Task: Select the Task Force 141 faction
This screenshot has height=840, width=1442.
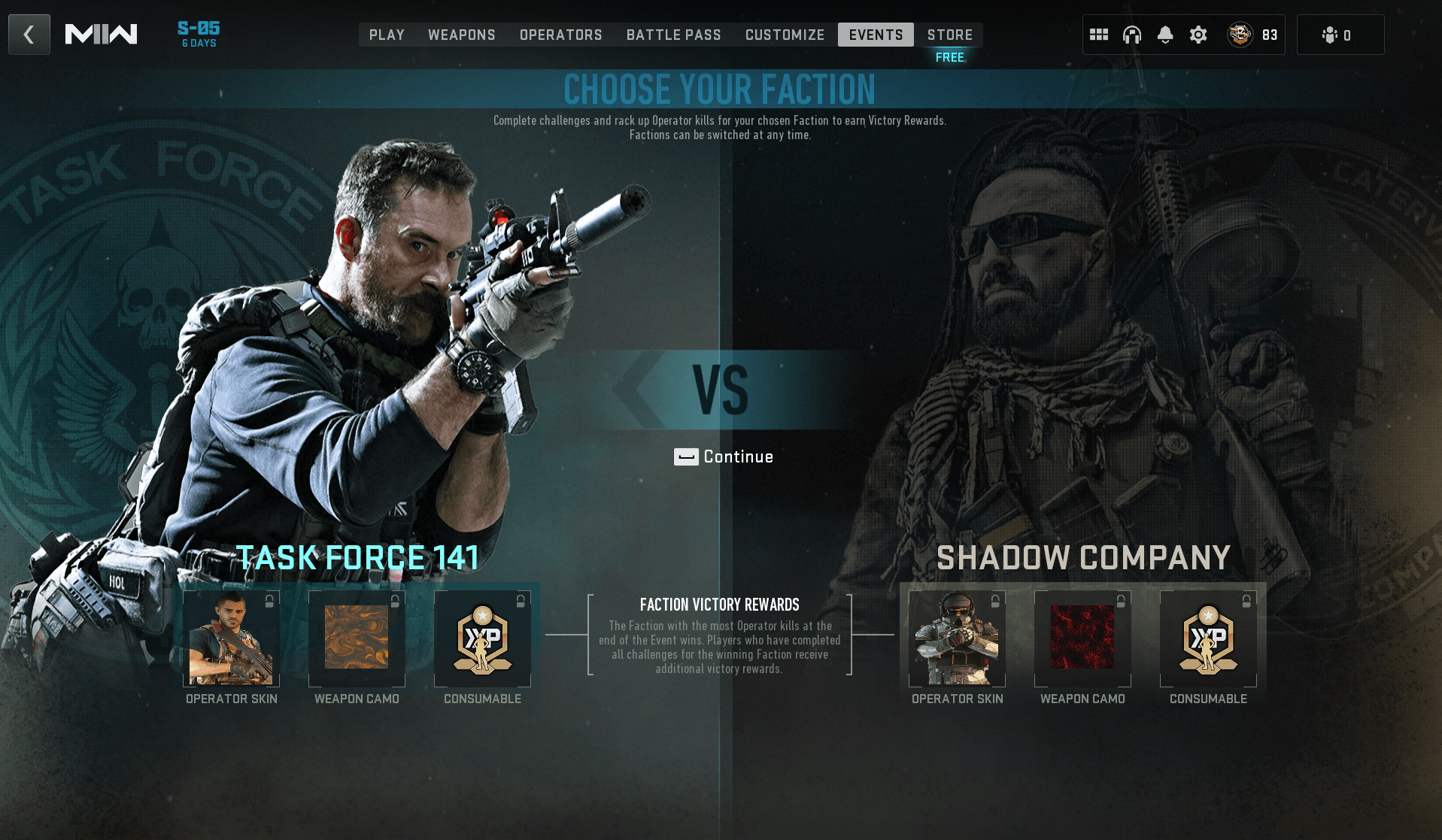Action: point(358,556)
